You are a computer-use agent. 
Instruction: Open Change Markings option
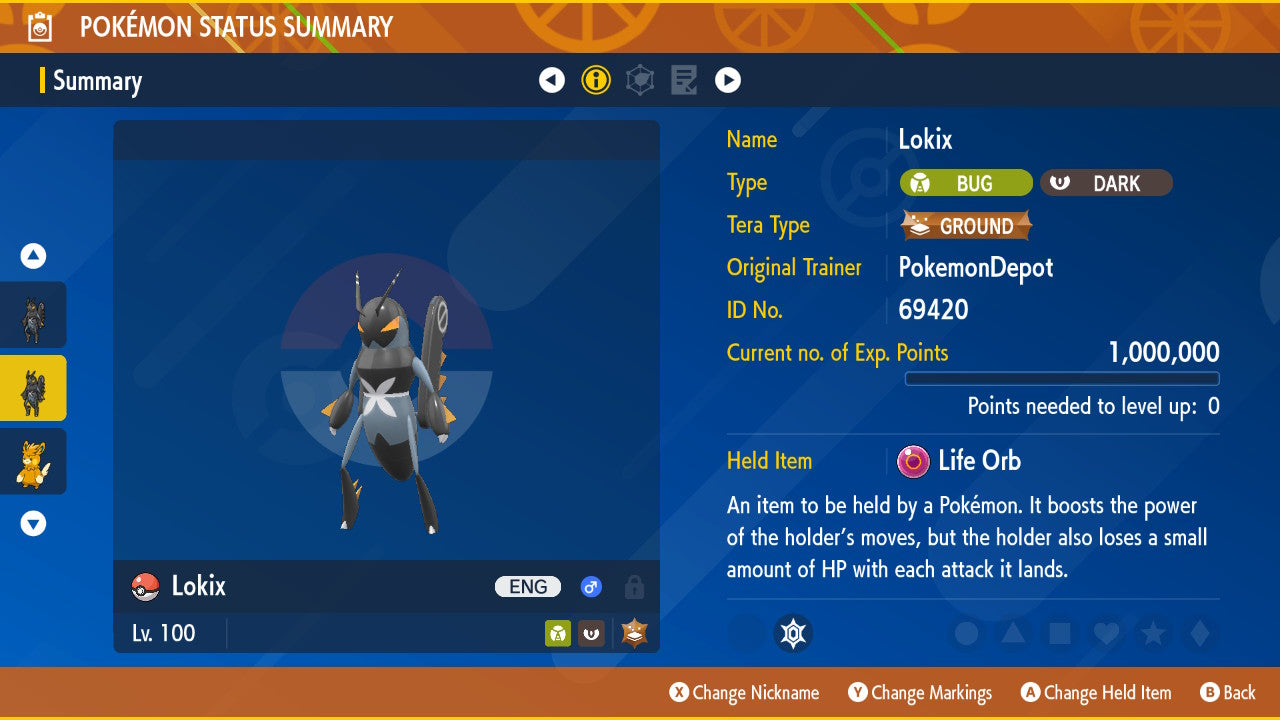[920, 693]
